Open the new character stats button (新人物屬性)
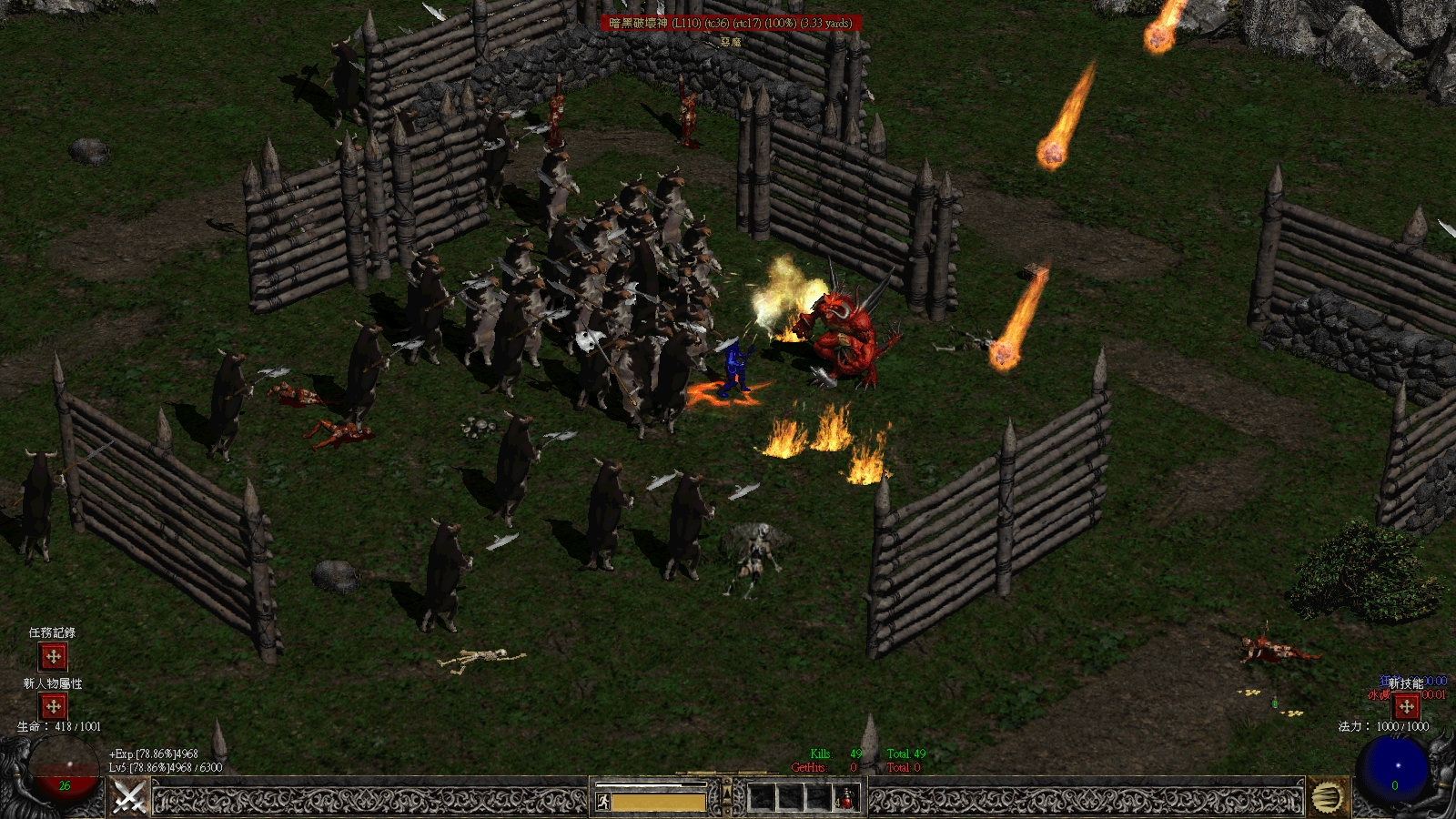This screenshot has width=1456, height=819. click(x=53, y=706)
